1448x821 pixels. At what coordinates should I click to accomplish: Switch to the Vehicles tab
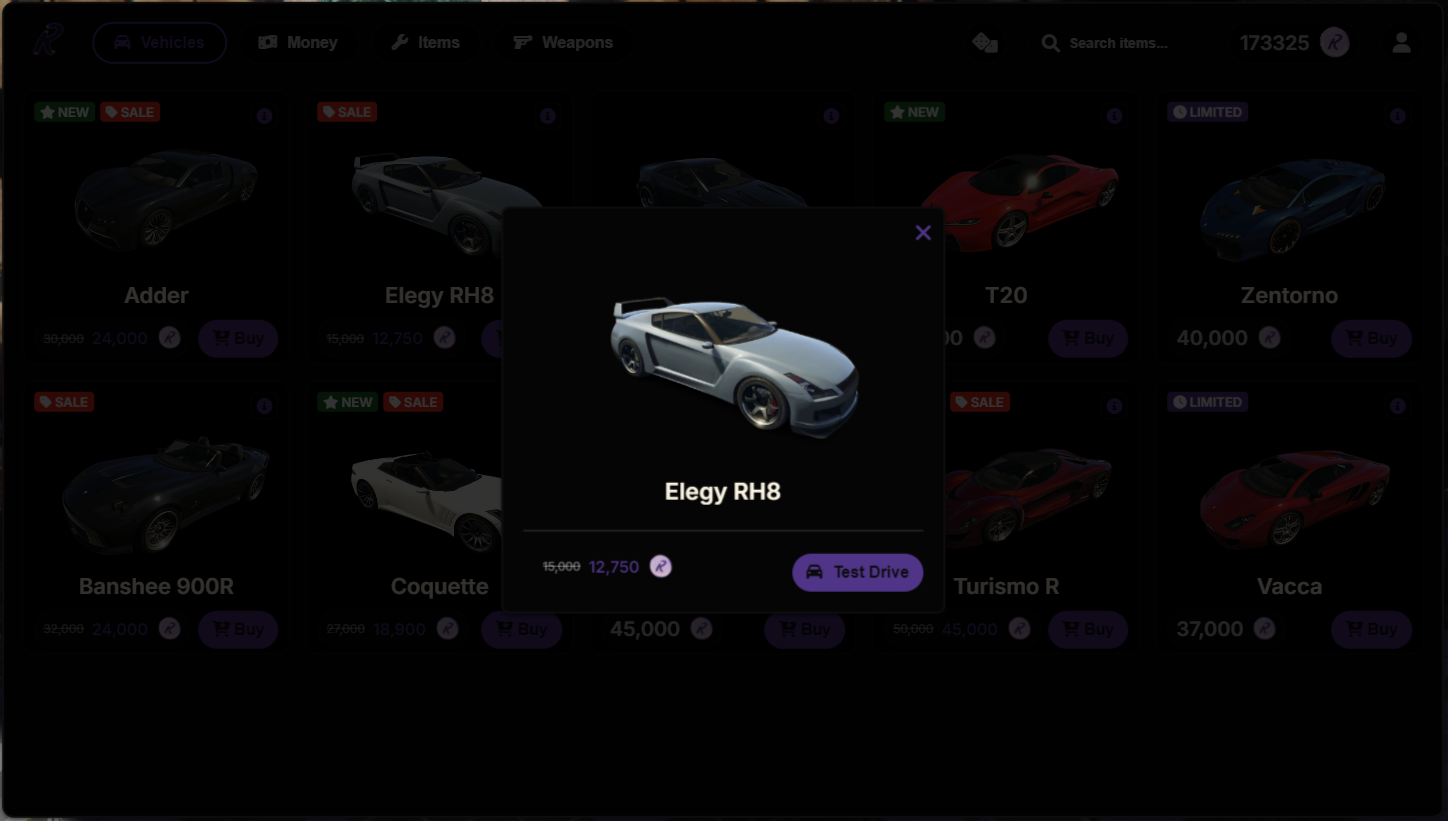tap(160, 43)
